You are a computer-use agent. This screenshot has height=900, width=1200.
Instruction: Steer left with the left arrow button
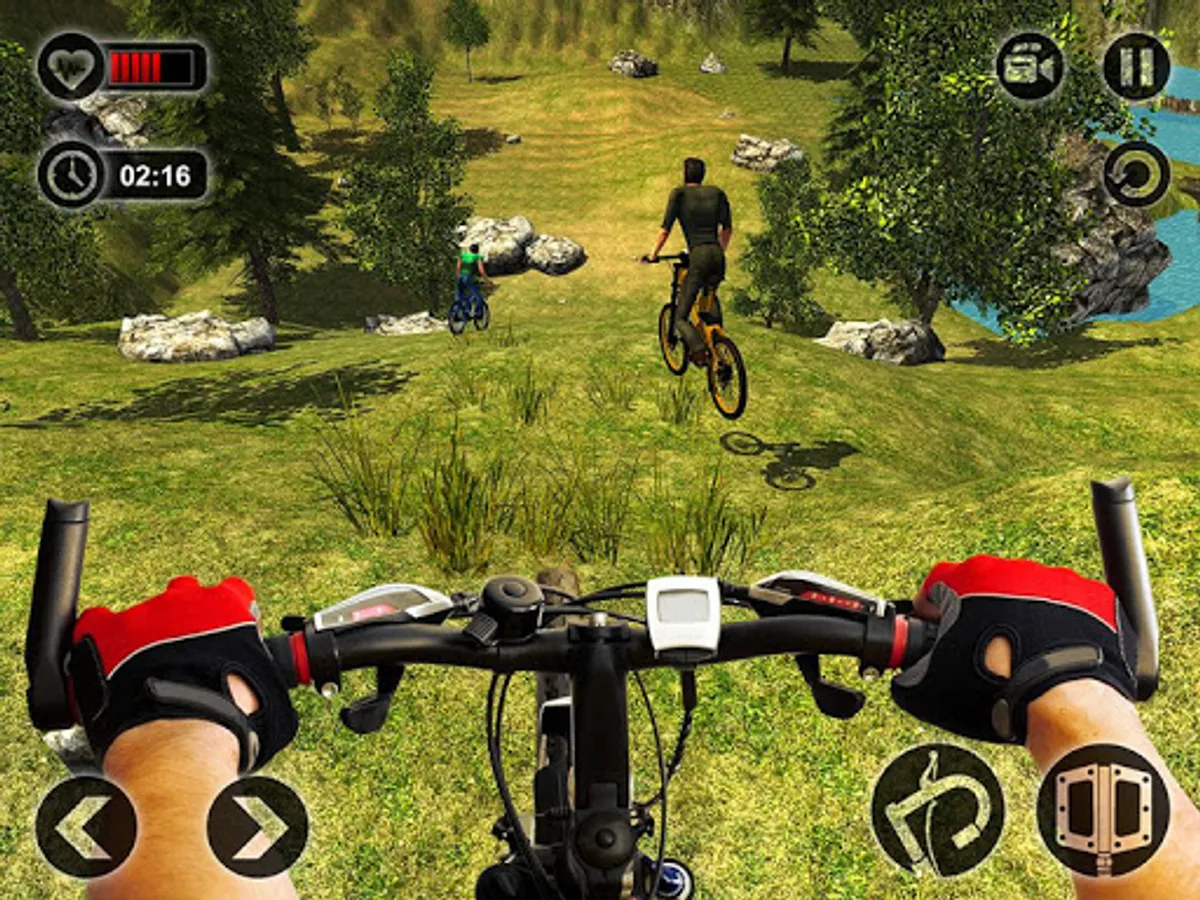(x=86, y=827)
